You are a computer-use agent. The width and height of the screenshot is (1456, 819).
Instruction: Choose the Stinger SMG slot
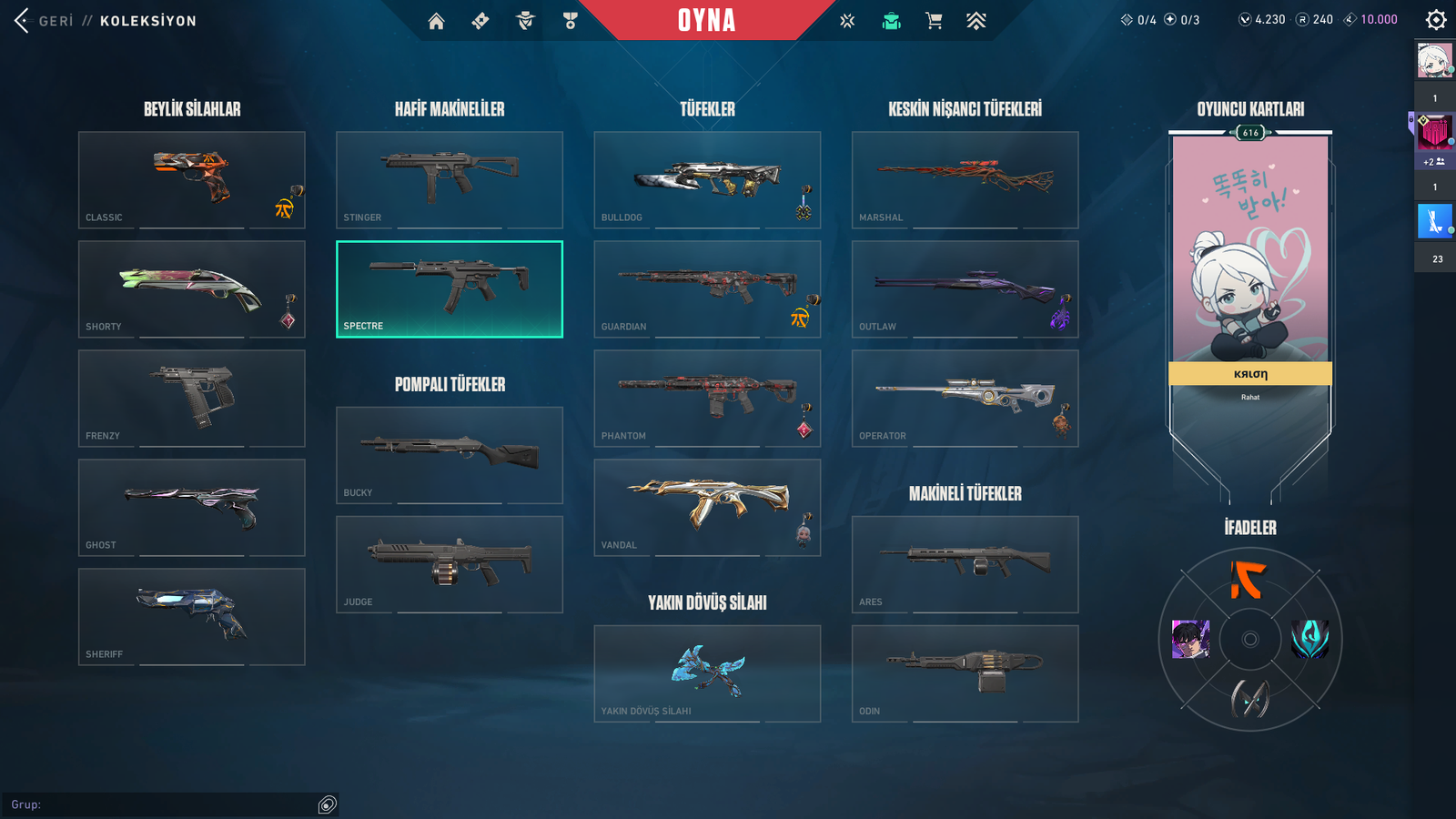[x=450, y=179]
